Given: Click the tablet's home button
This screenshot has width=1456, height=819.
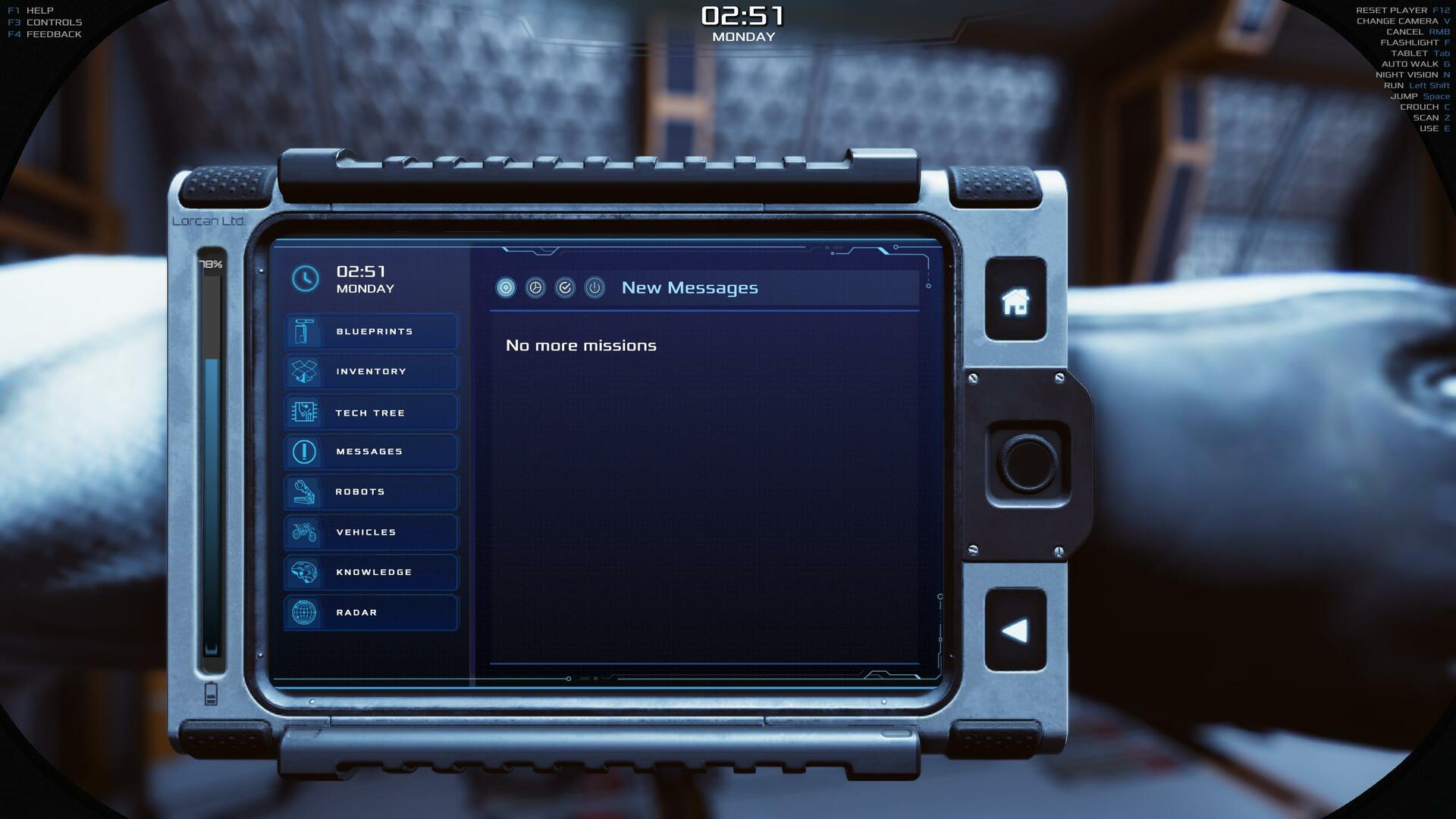Looking at the screenshot, I should point(1015,301).
